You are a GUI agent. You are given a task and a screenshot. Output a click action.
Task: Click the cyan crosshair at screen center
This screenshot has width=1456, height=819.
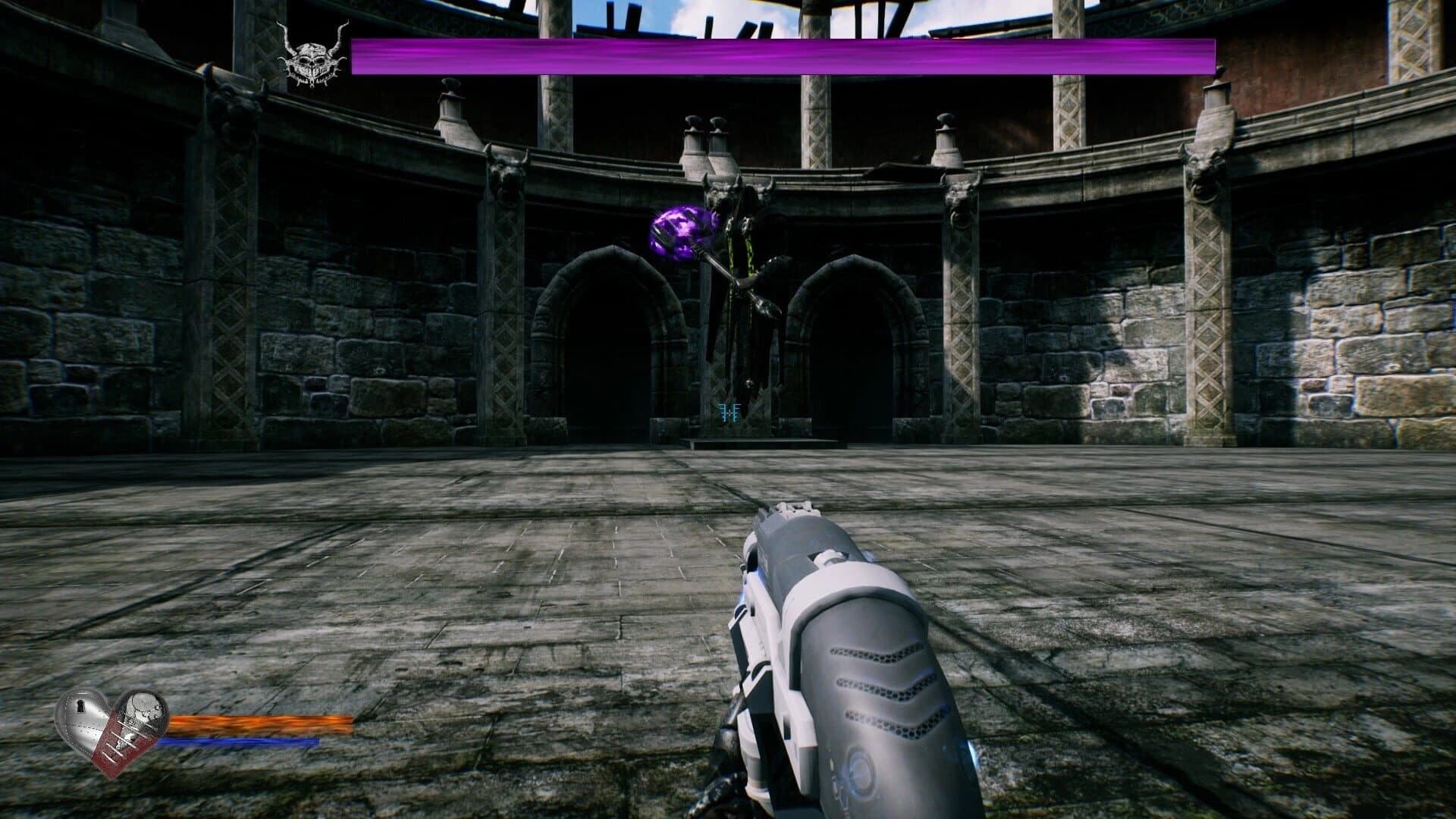tap(729, 412)
